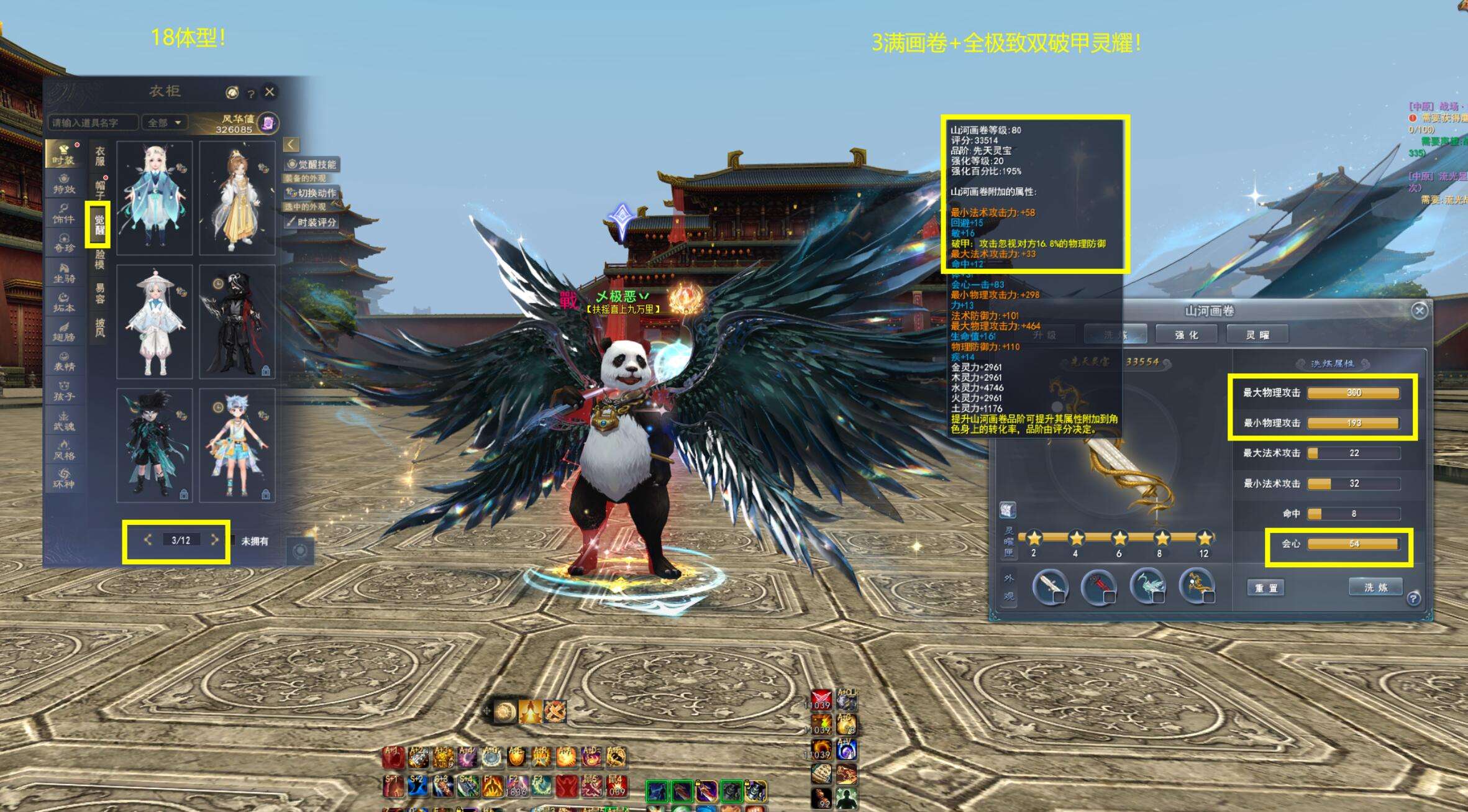Click the 洗炼 refine button
Image resolution: width=1468 pixels, height=812 pixels.
click(x=1375, y=587)
